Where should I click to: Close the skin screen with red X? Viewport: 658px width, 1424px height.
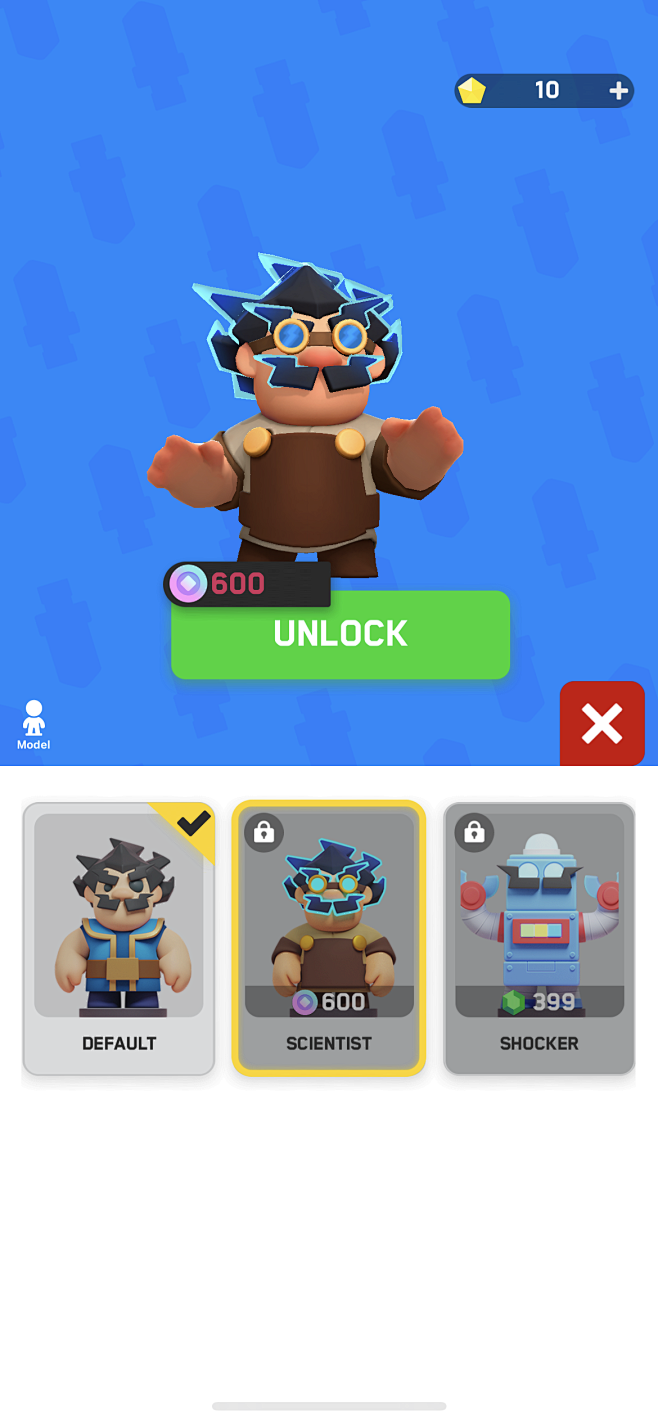click(601, 723)
